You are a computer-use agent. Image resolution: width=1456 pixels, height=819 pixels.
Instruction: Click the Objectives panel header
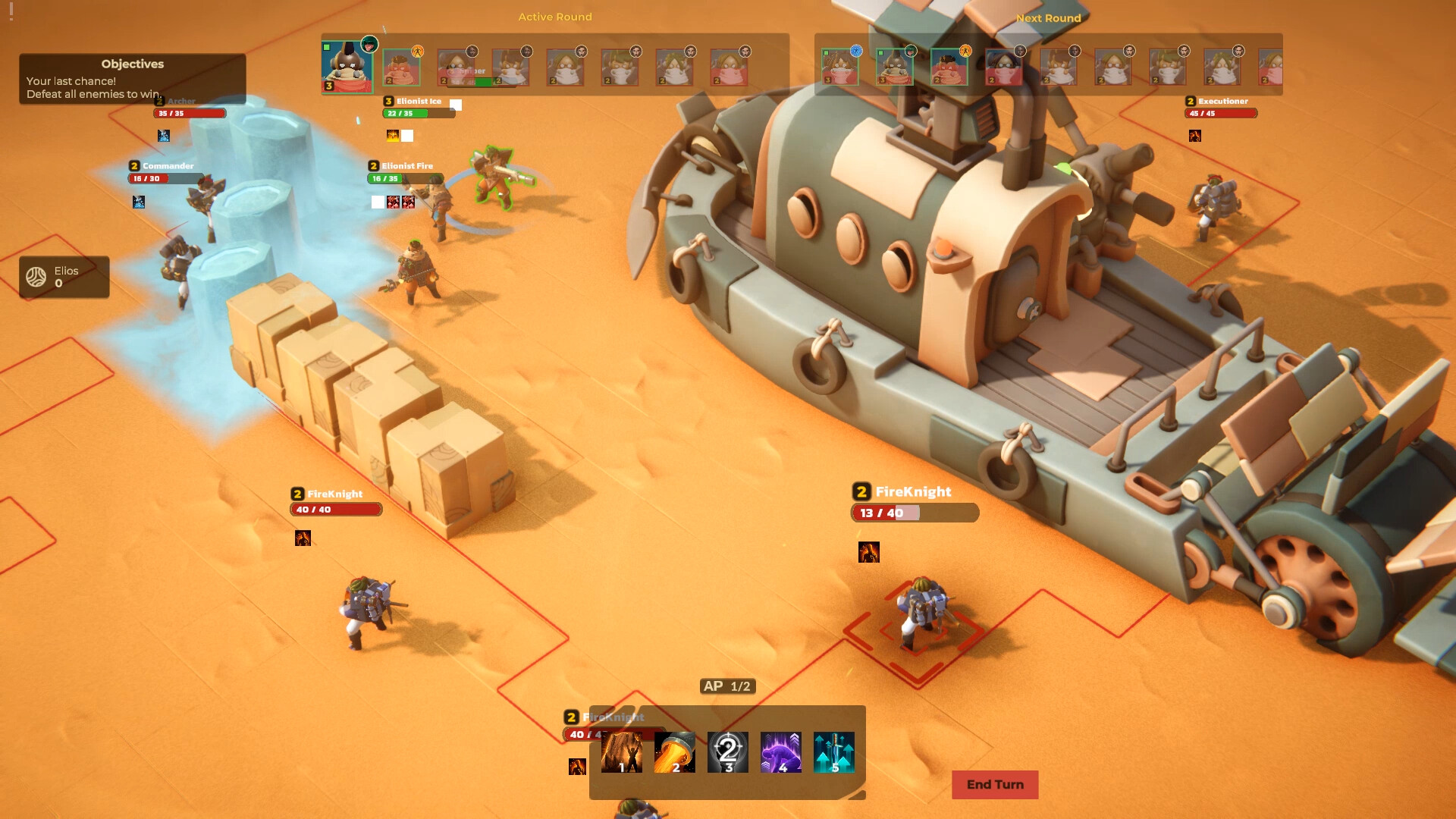(133, 64)
